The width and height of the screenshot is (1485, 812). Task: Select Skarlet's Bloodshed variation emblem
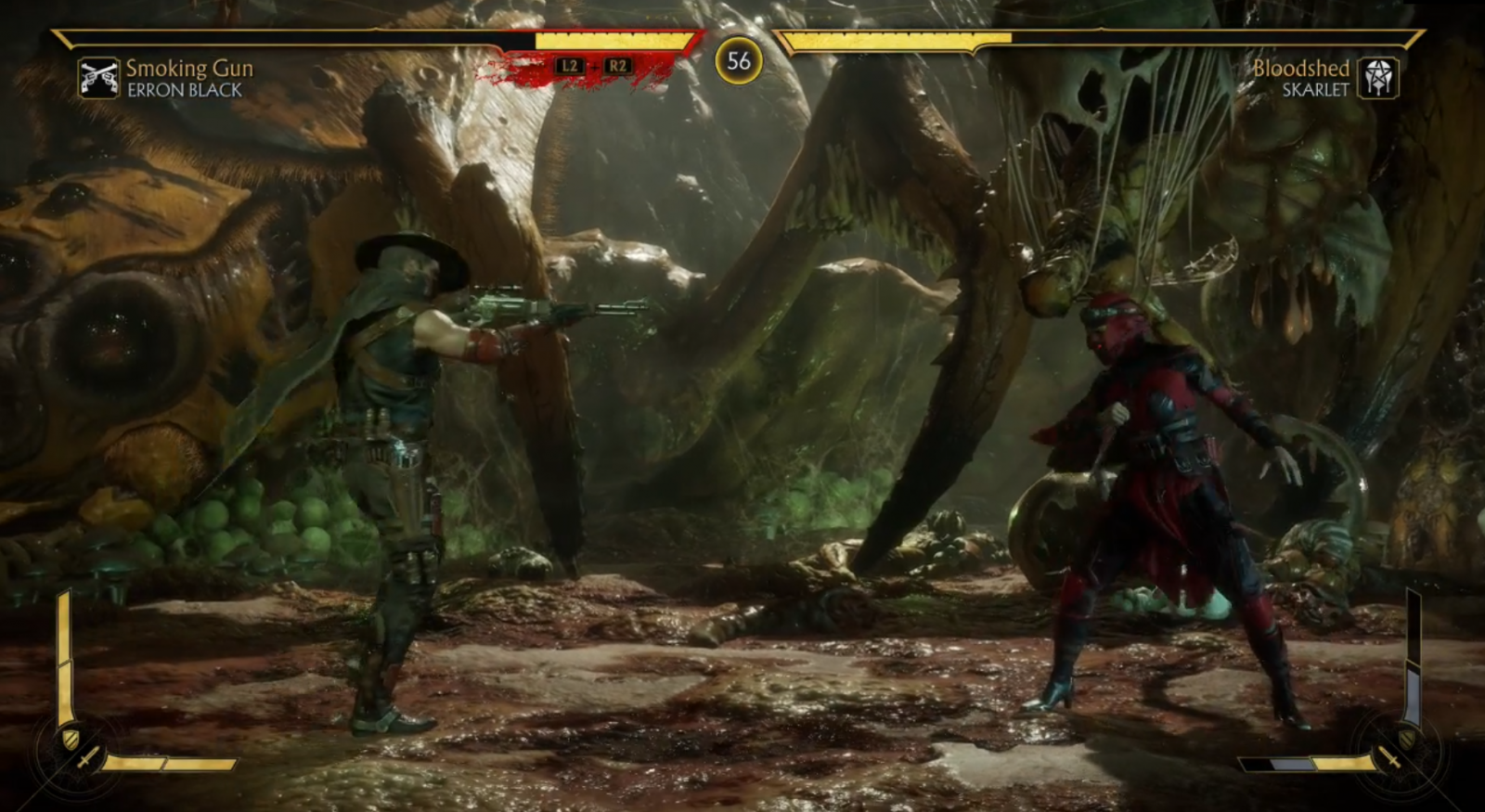(1377, 78)
